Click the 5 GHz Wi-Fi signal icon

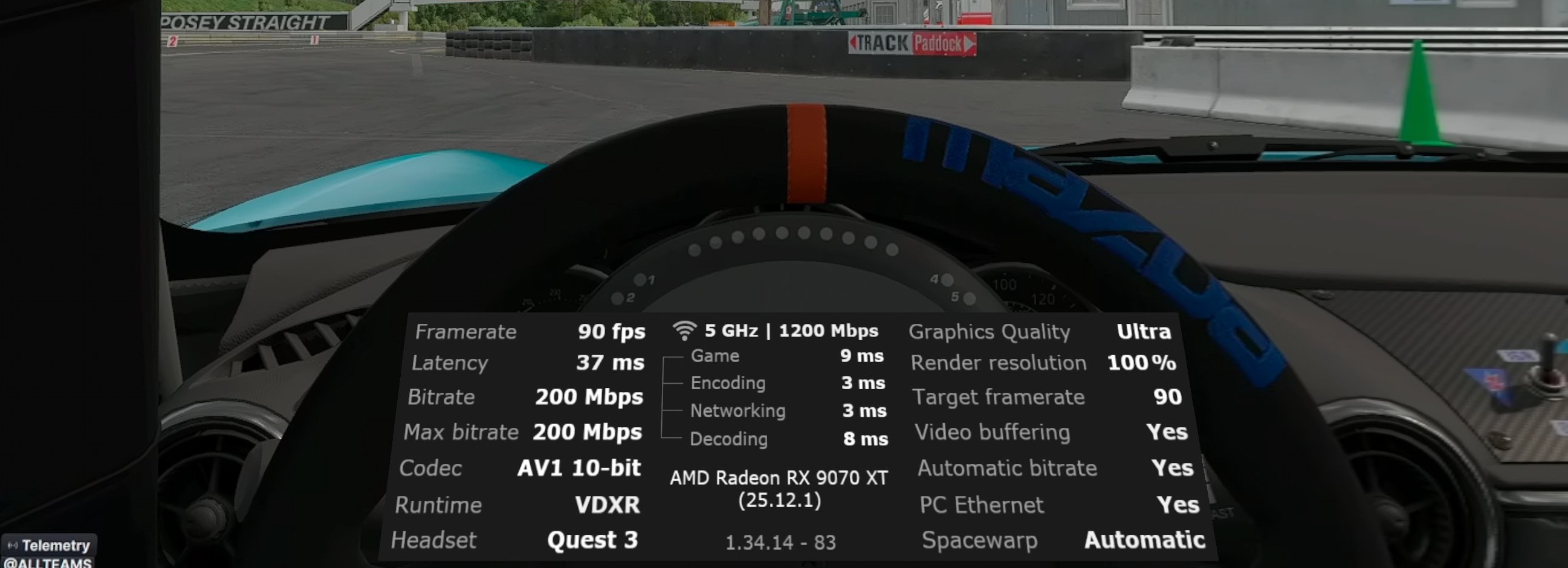pyautogui.click(x=685, y=329)
